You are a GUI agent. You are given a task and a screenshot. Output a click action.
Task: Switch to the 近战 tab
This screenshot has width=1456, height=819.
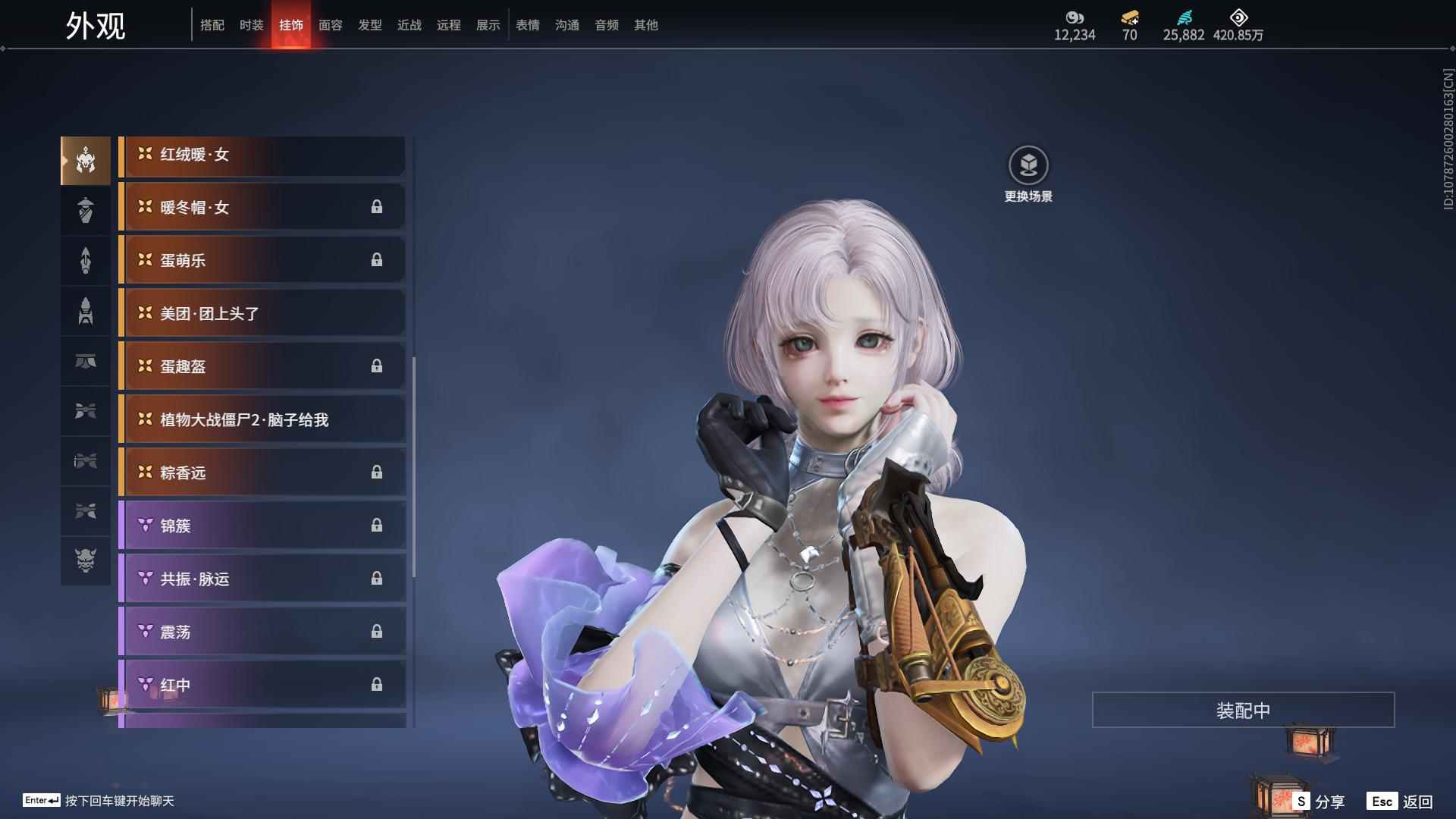(409, 25)
